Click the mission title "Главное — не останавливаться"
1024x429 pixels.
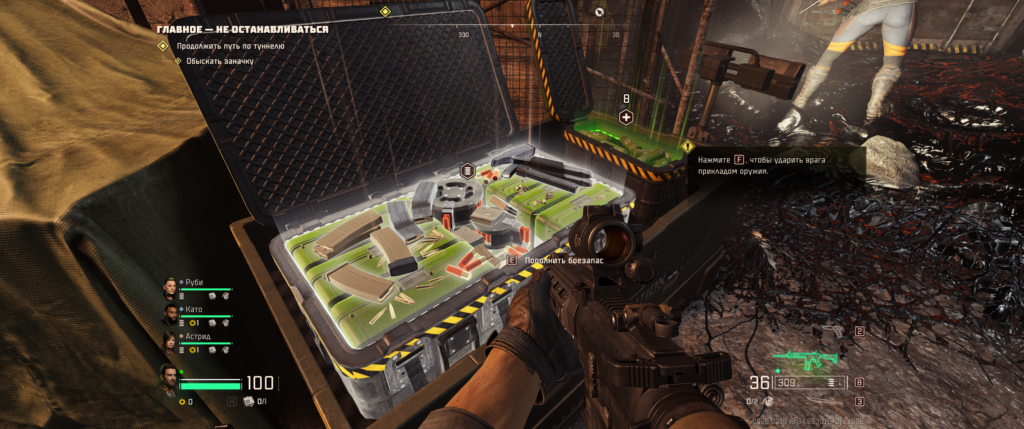243,29
